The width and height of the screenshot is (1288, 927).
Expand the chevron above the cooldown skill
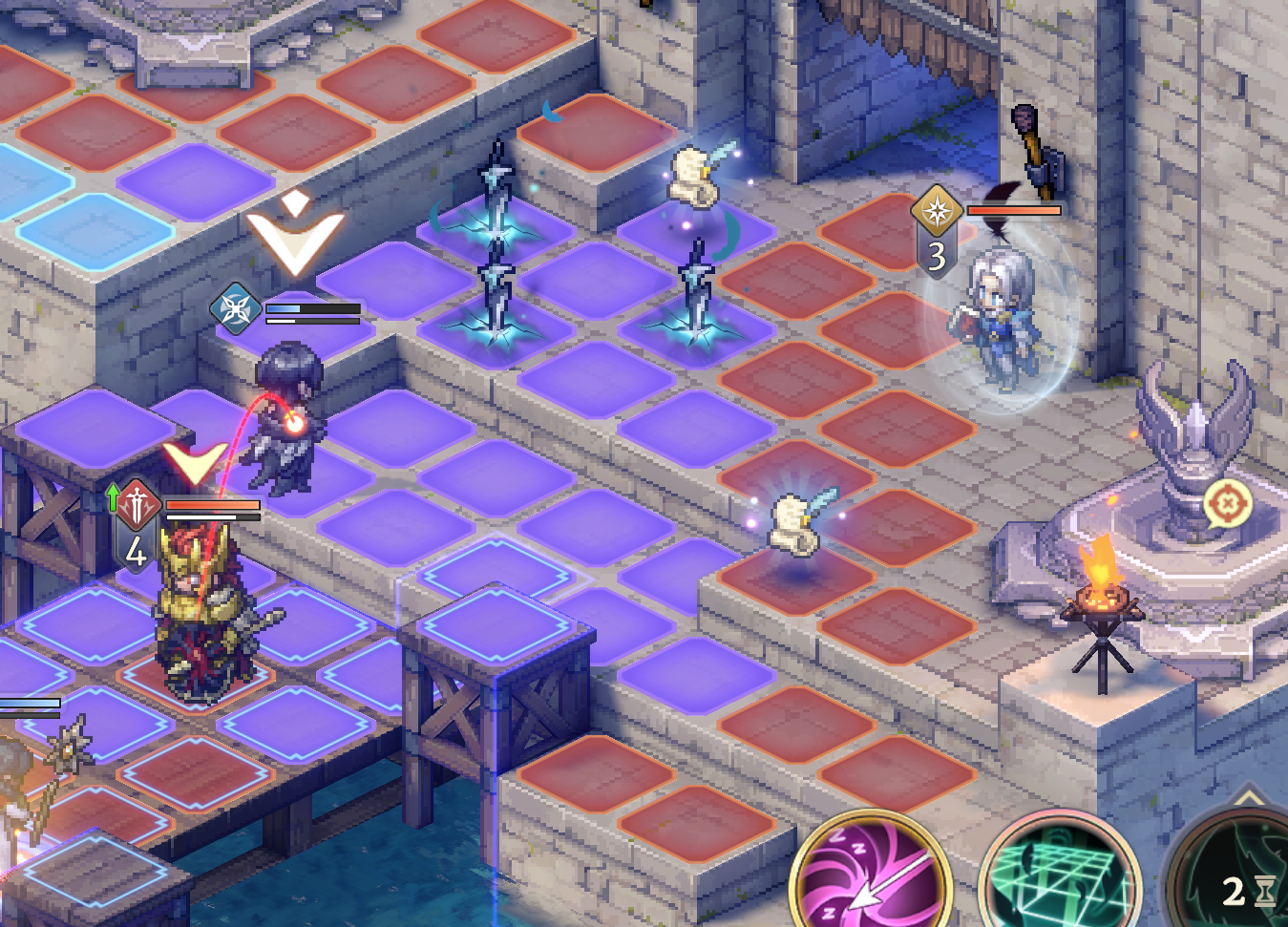(x=1249, y=797)
